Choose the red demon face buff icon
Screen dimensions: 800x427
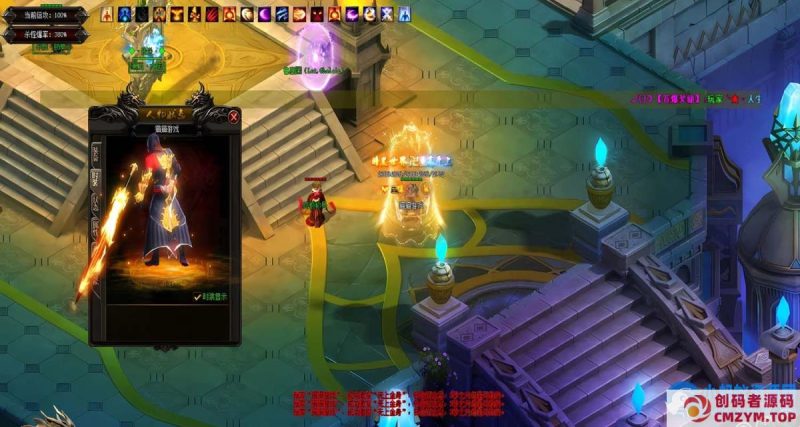point(316,15)
